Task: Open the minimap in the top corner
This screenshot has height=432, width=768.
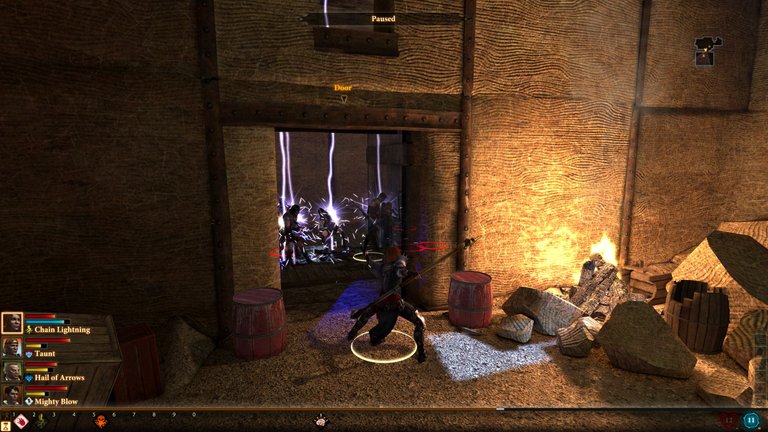Action: (x=706, y=50)
